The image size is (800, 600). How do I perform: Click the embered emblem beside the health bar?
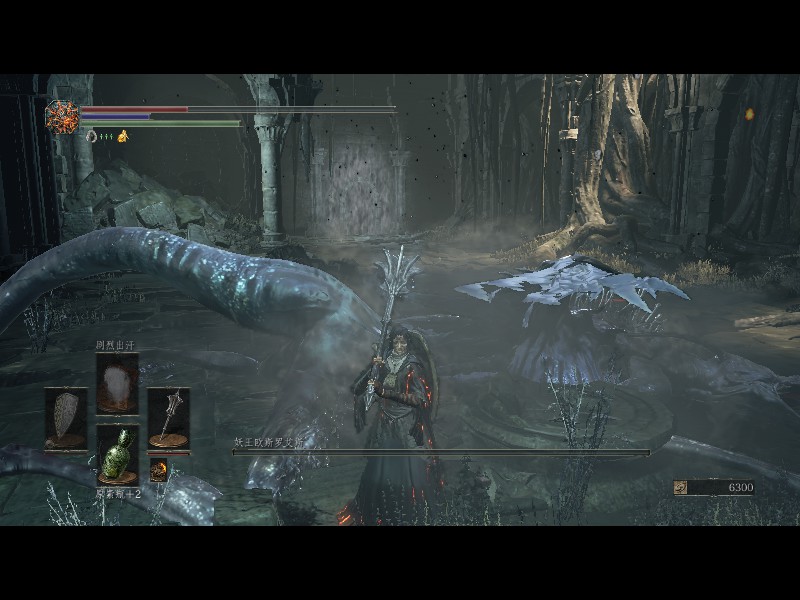coord(62,117)
